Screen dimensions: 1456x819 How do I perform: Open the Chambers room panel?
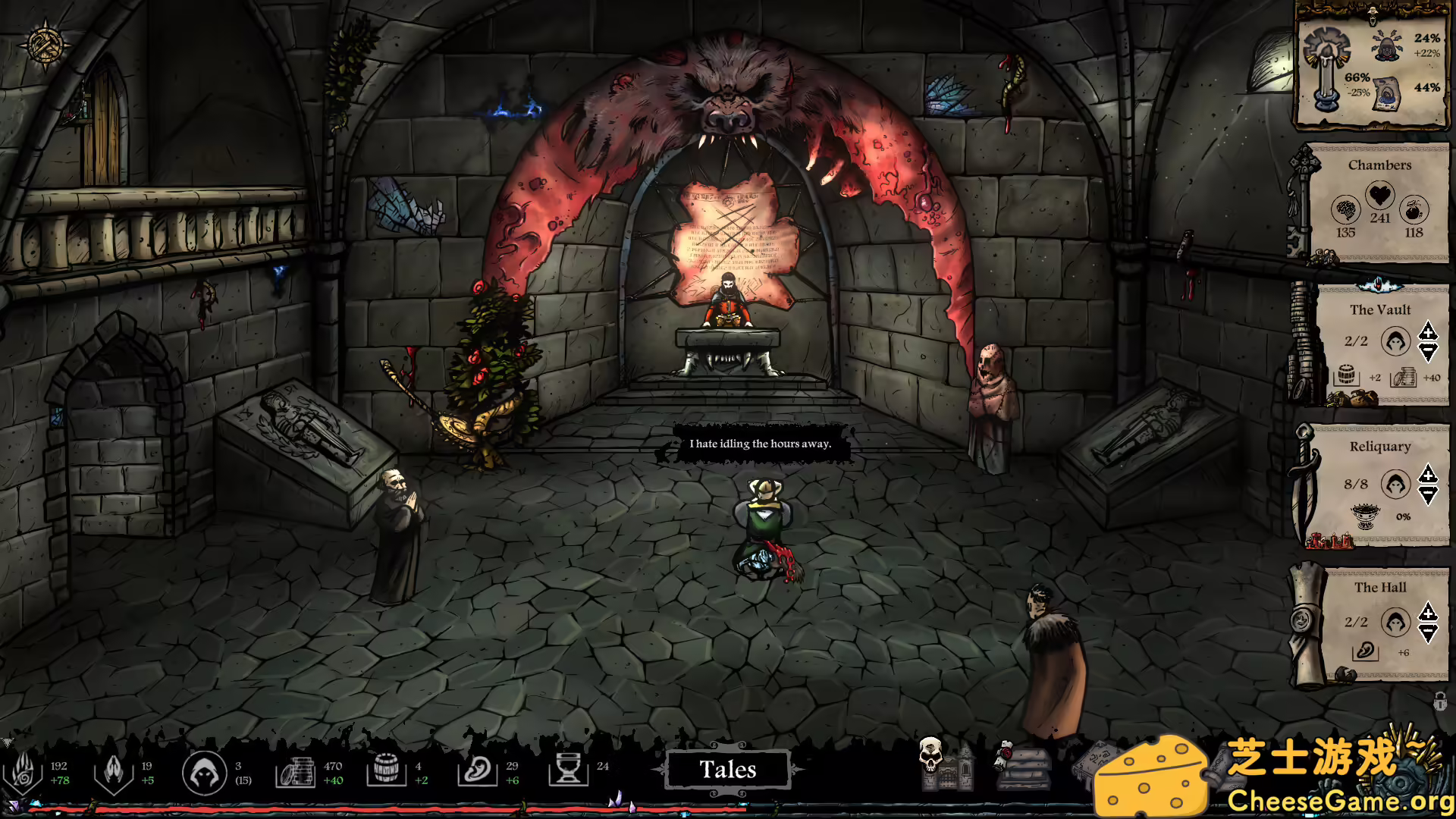(x=1379, y=165)
